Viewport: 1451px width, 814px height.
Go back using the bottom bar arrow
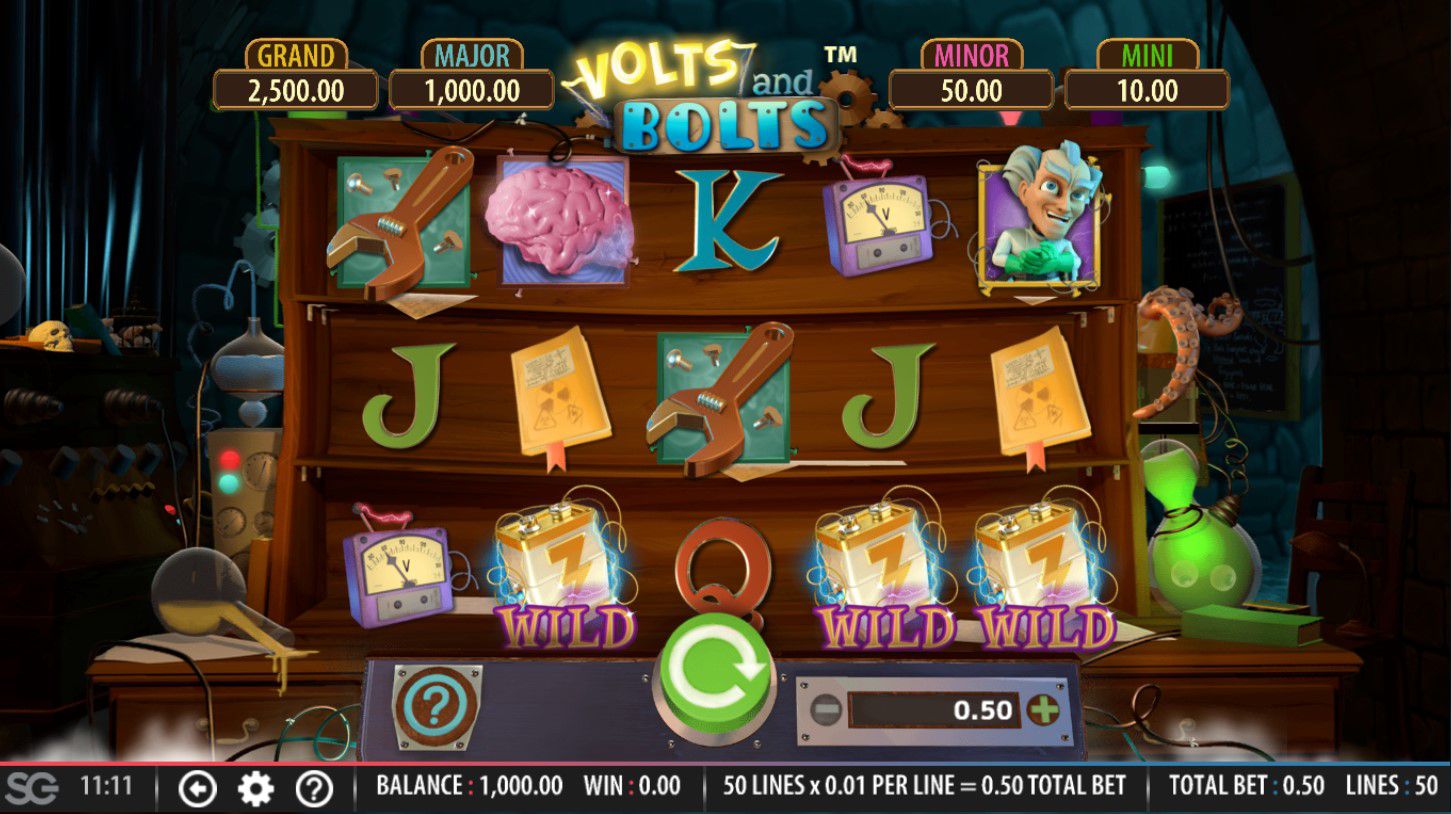click(x=197, y=789)
